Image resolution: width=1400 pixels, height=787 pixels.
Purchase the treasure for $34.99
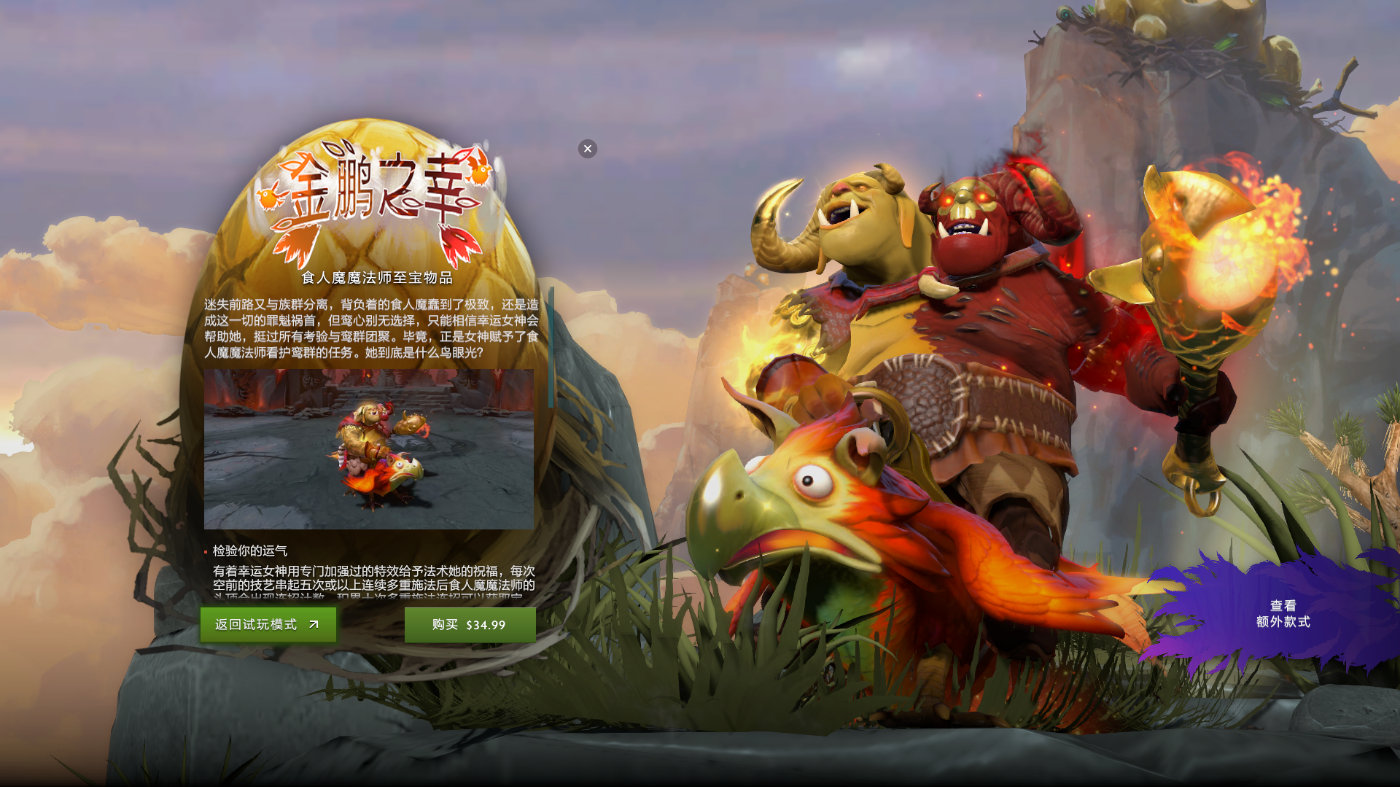point(469,624)
